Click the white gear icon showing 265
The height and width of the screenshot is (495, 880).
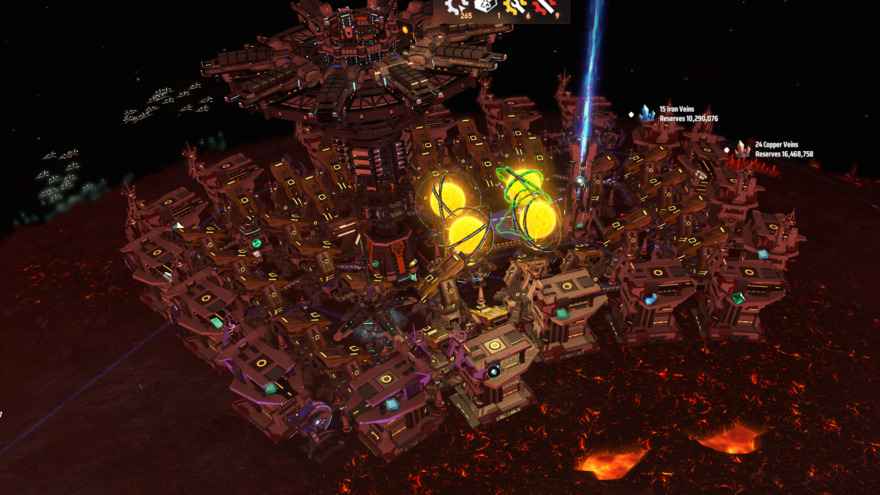click(x=456, y=6)
